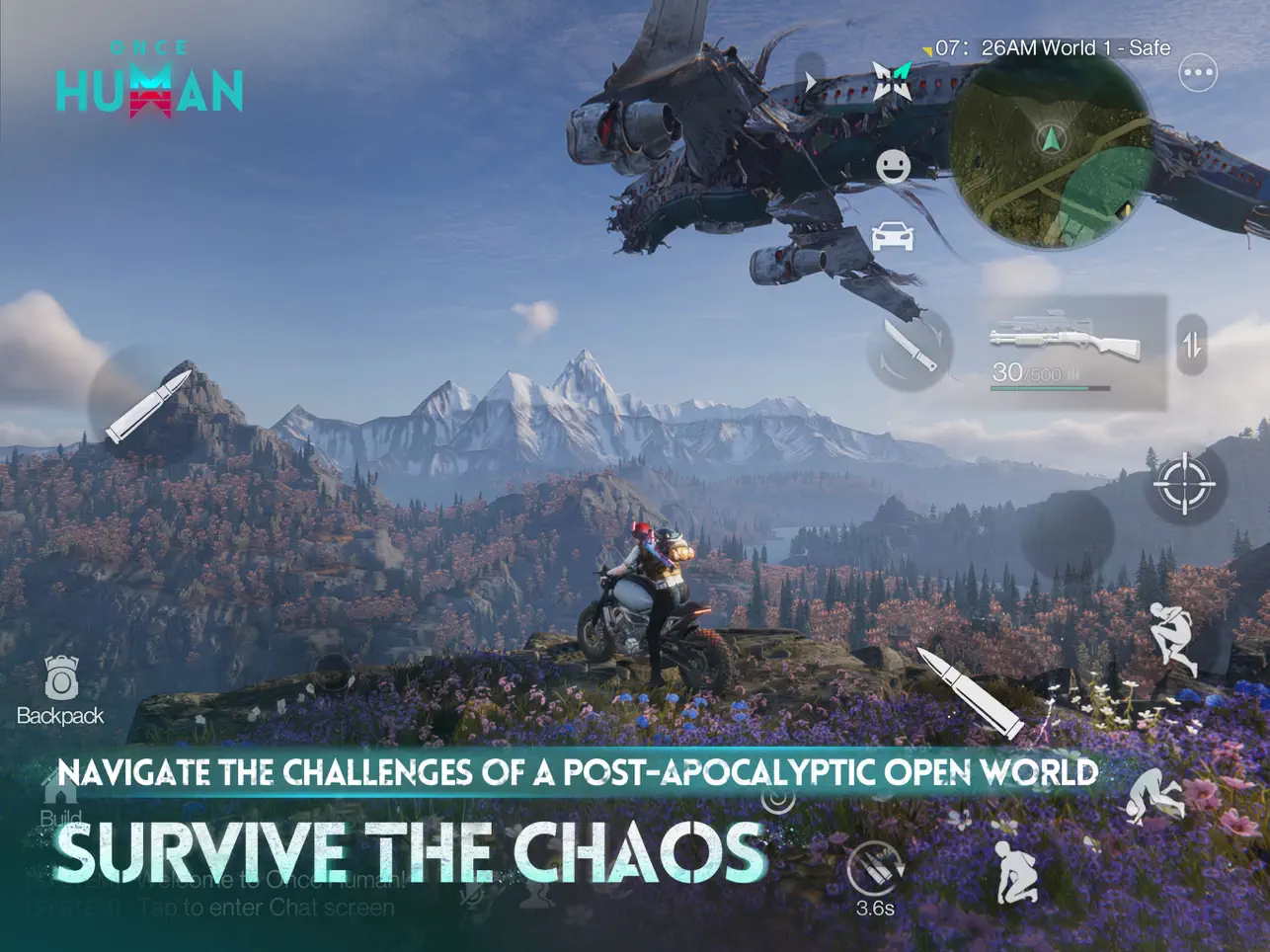The width and height of the screenshot is (1270, 952).
Task: Summon vehicle with the car icon
Action: [x=893, y=236]
